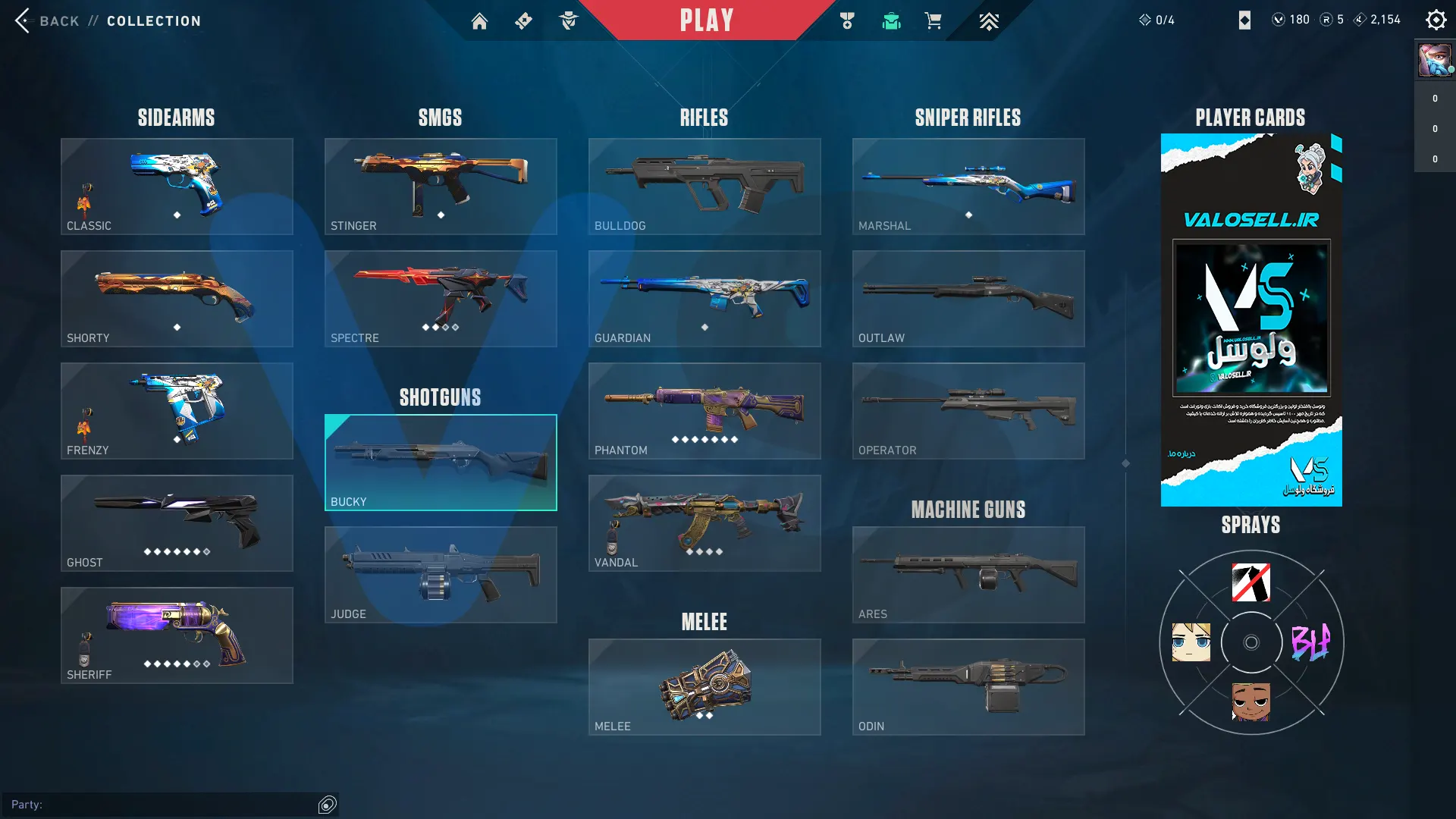Open the Valosell player card

pyautogui.click(x=1251, y=320)
